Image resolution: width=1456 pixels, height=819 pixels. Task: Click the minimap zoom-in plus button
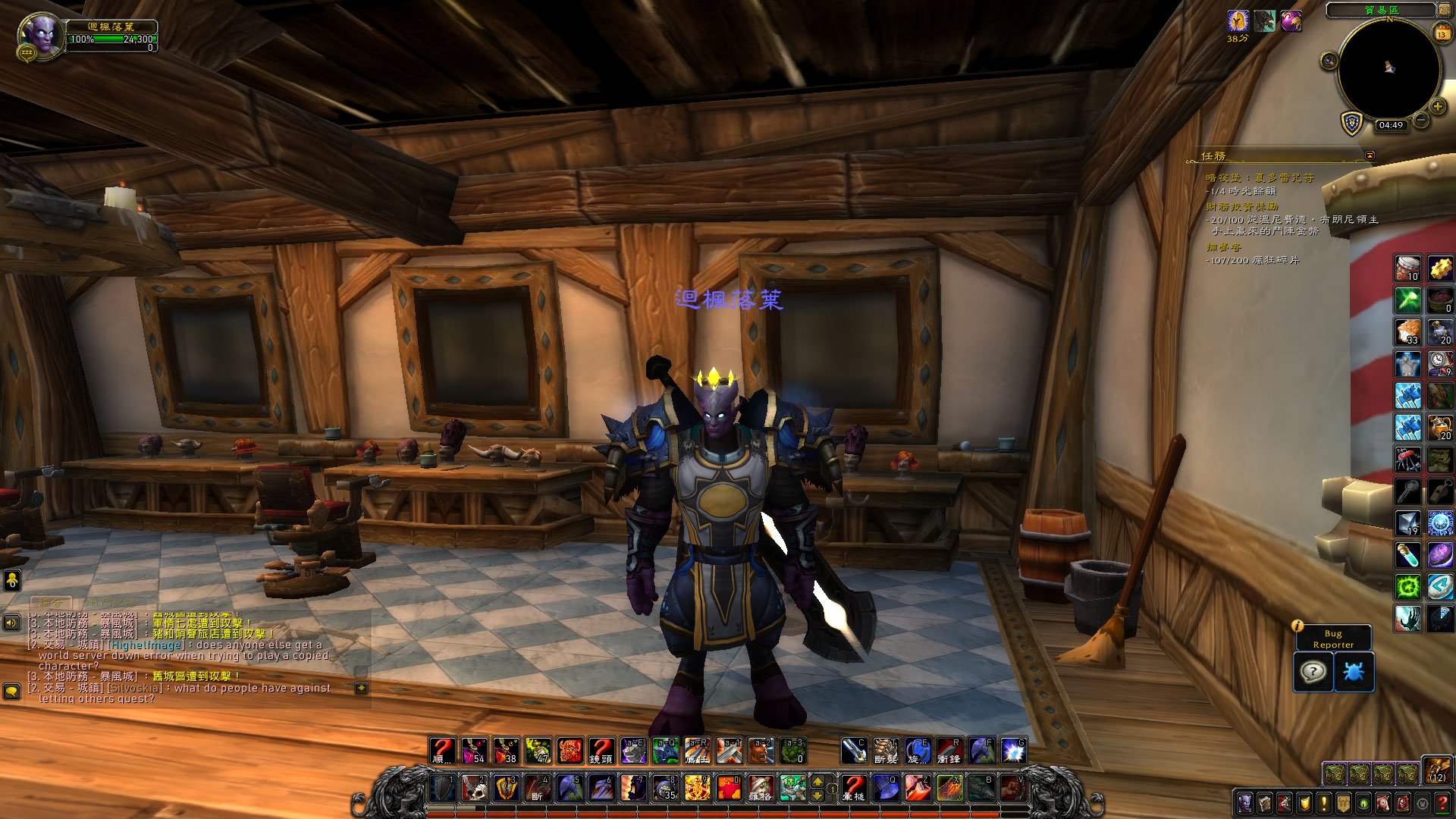(x=1438, y=107)
